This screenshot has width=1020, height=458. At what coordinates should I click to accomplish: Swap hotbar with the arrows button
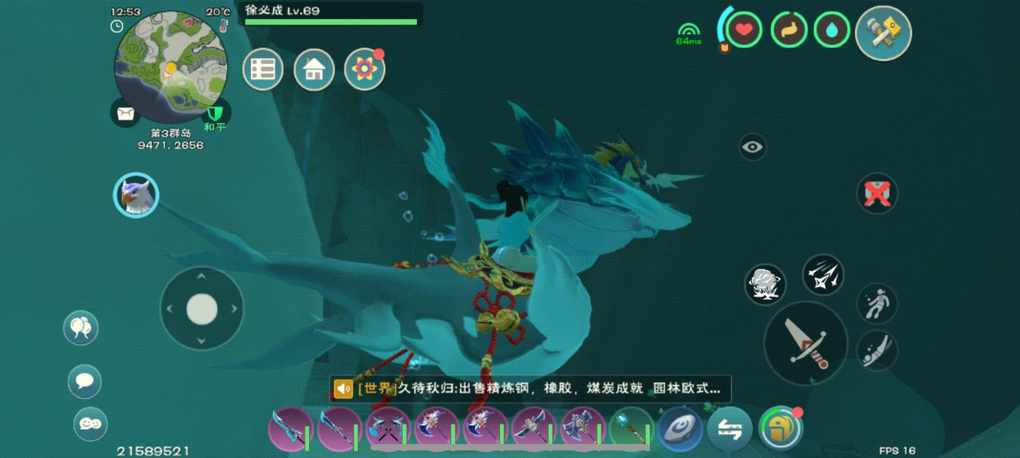tap(730, 429)
